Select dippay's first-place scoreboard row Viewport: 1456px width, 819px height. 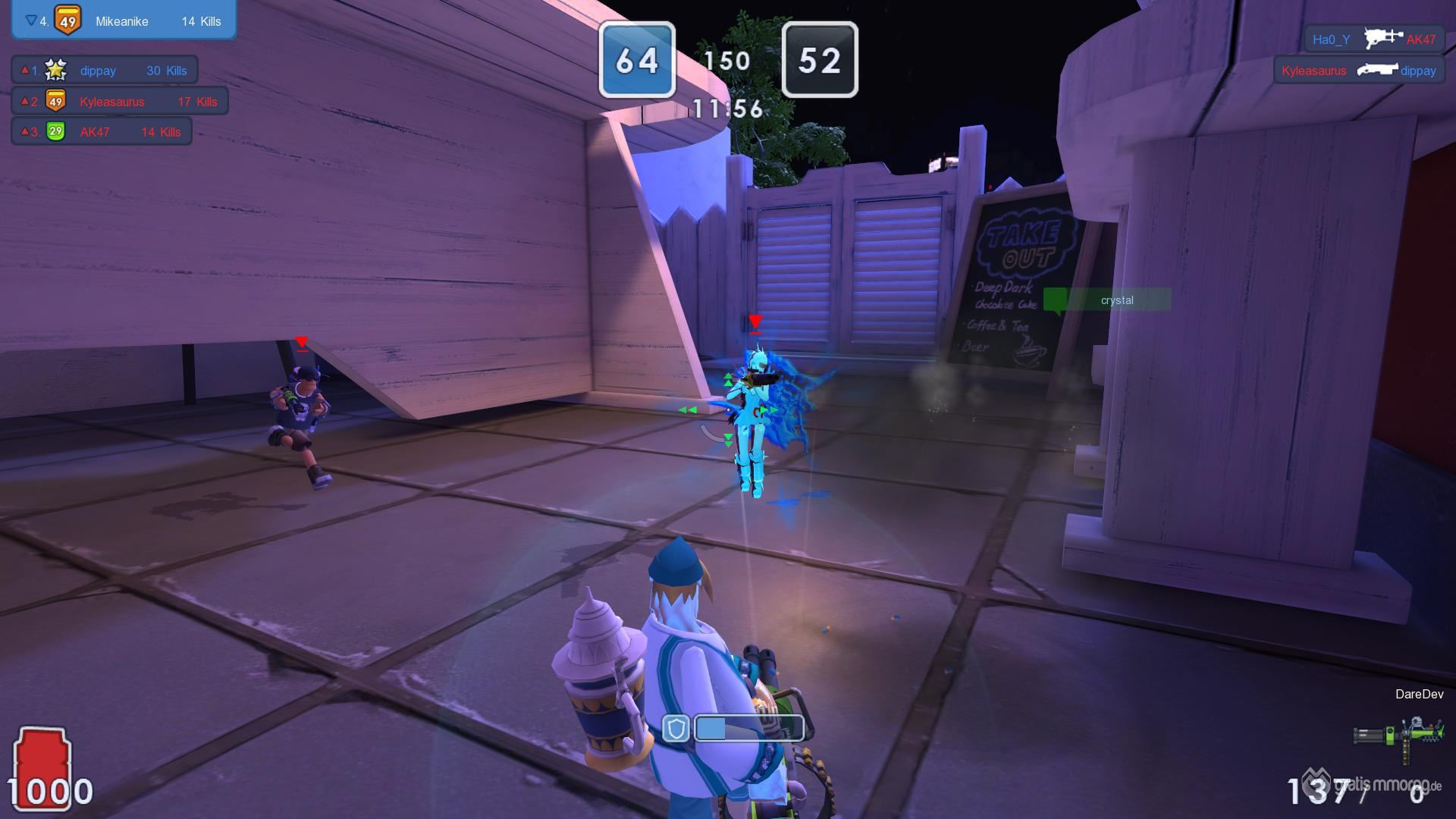click(105, 71)
